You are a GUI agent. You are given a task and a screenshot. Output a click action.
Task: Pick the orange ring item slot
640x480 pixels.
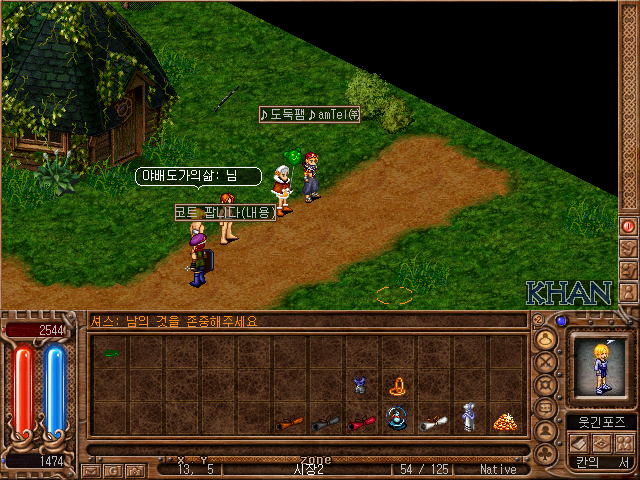397,385
